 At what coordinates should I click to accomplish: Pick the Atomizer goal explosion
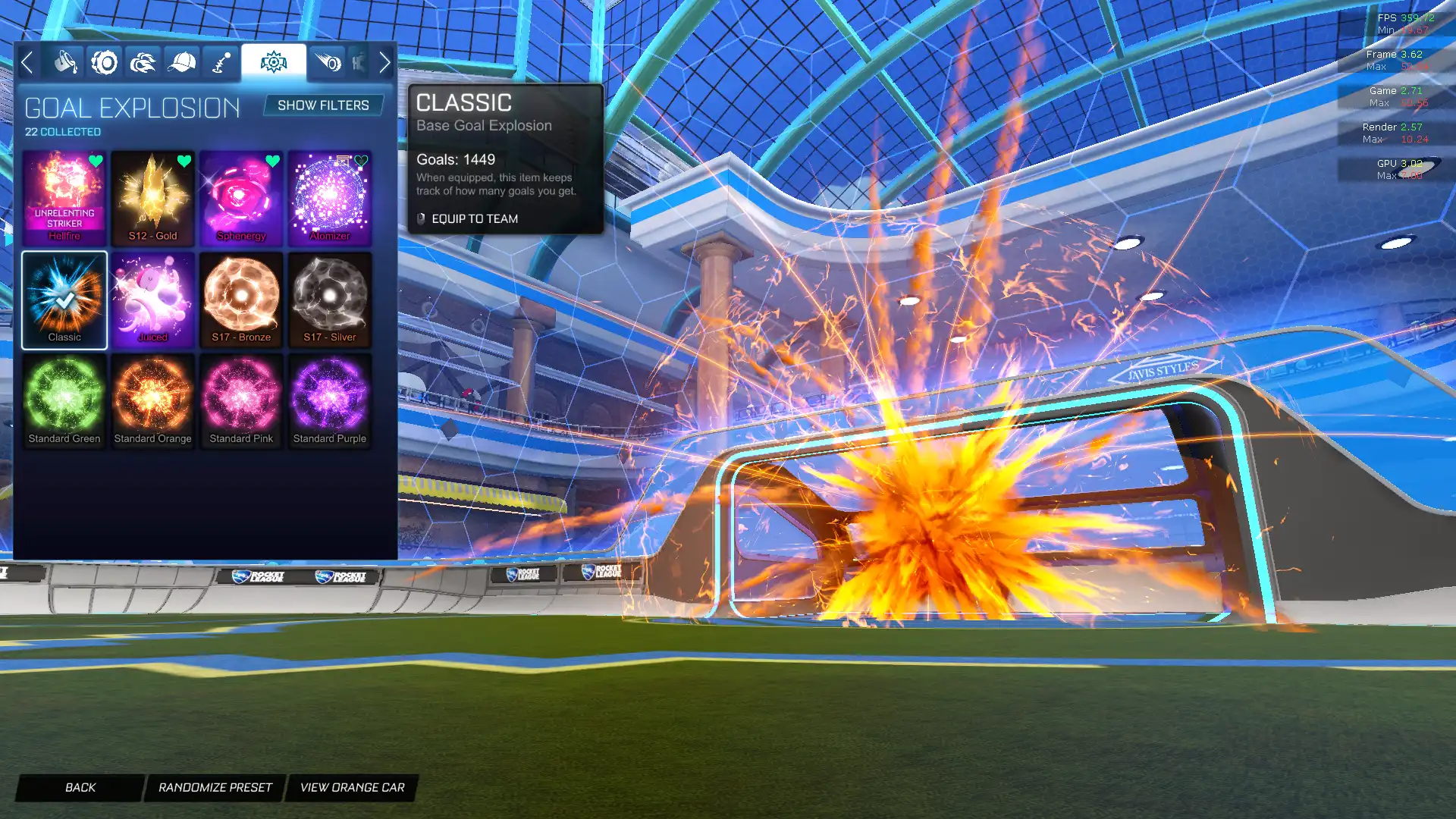pos(330,197)
